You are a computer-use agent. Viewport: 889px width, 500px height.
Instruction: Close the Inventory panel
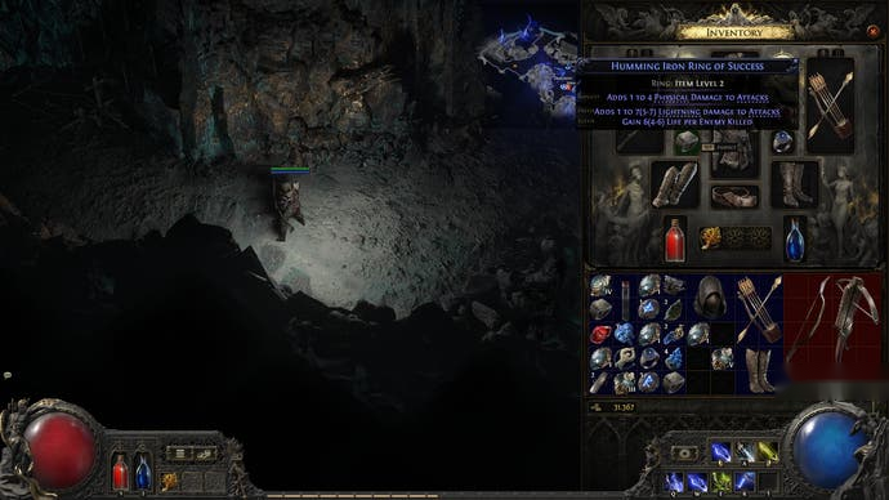click(873, 33)
